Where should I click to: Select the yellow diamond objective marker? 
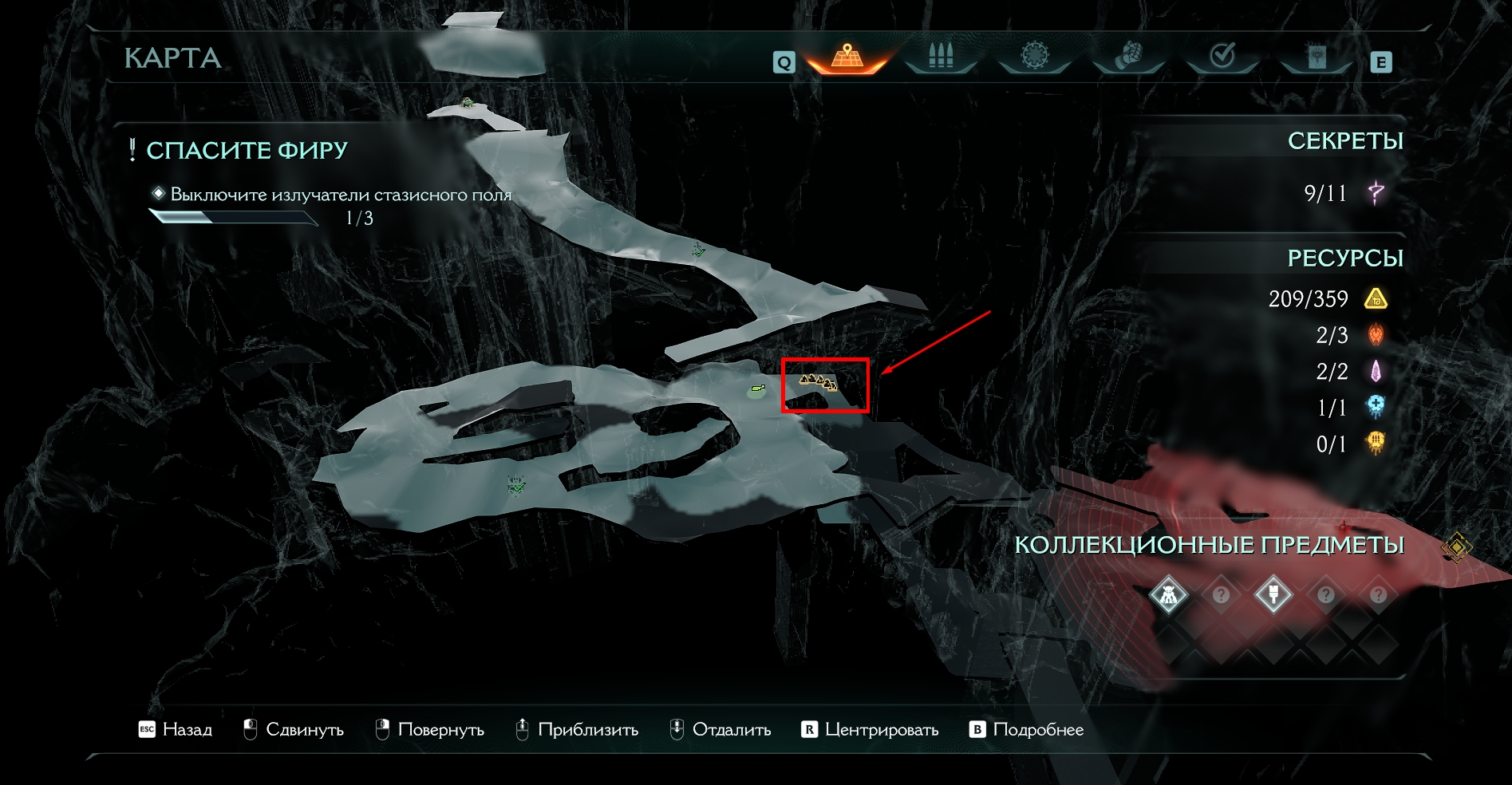coord(1457,547)
